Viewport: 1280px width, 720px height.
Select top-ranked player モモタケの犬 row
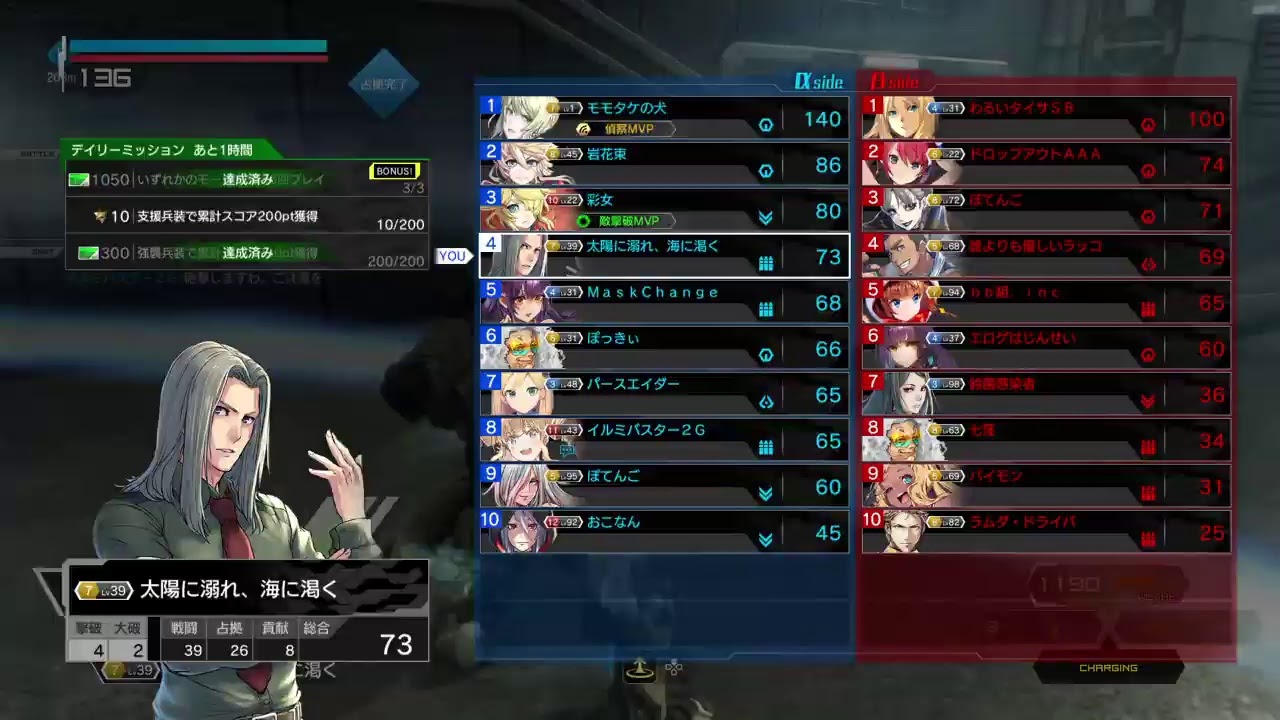point(664,118)
